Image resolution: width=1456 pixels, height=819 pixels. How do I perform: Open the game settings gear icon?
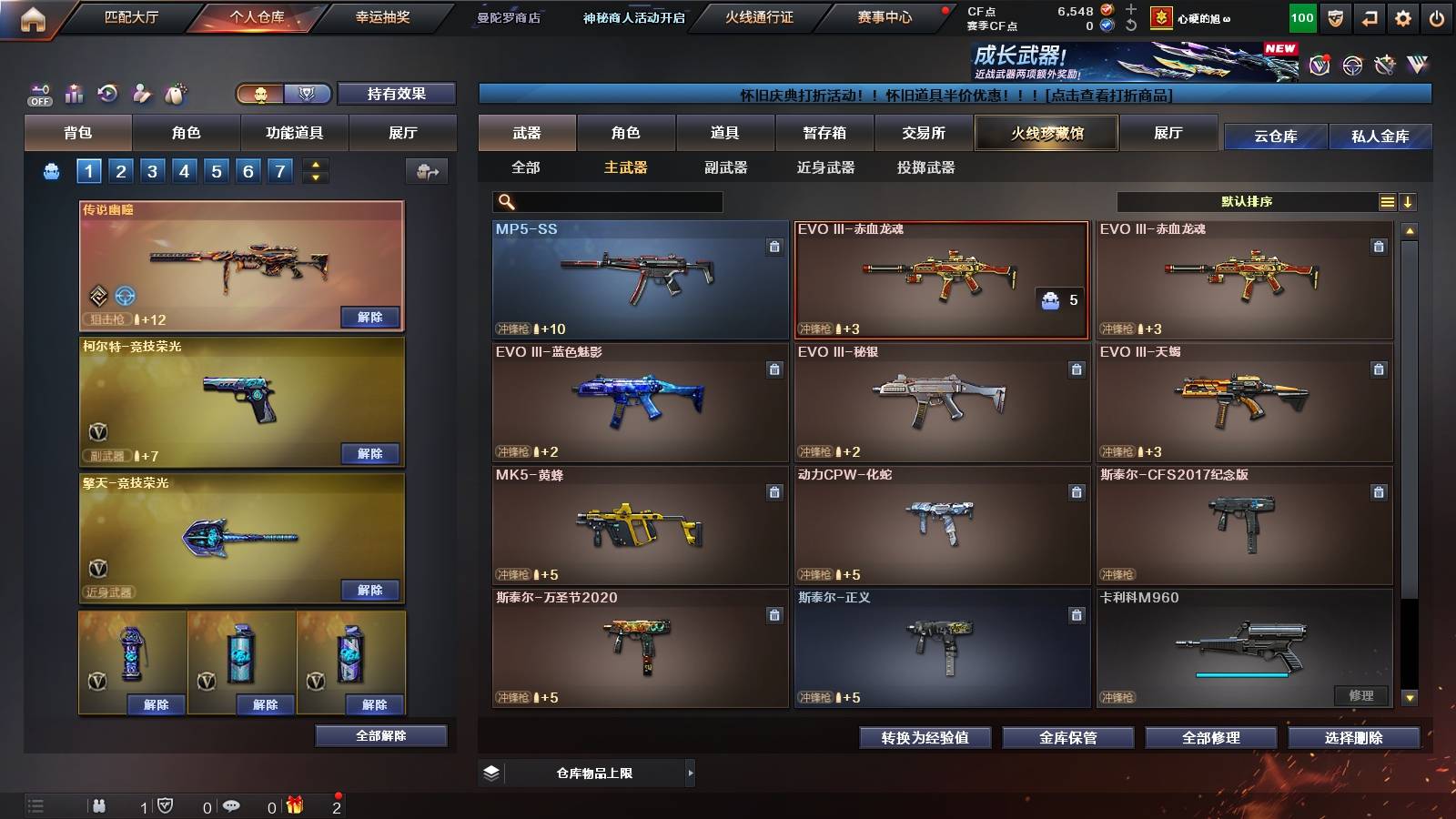[x=1402, y=18]
